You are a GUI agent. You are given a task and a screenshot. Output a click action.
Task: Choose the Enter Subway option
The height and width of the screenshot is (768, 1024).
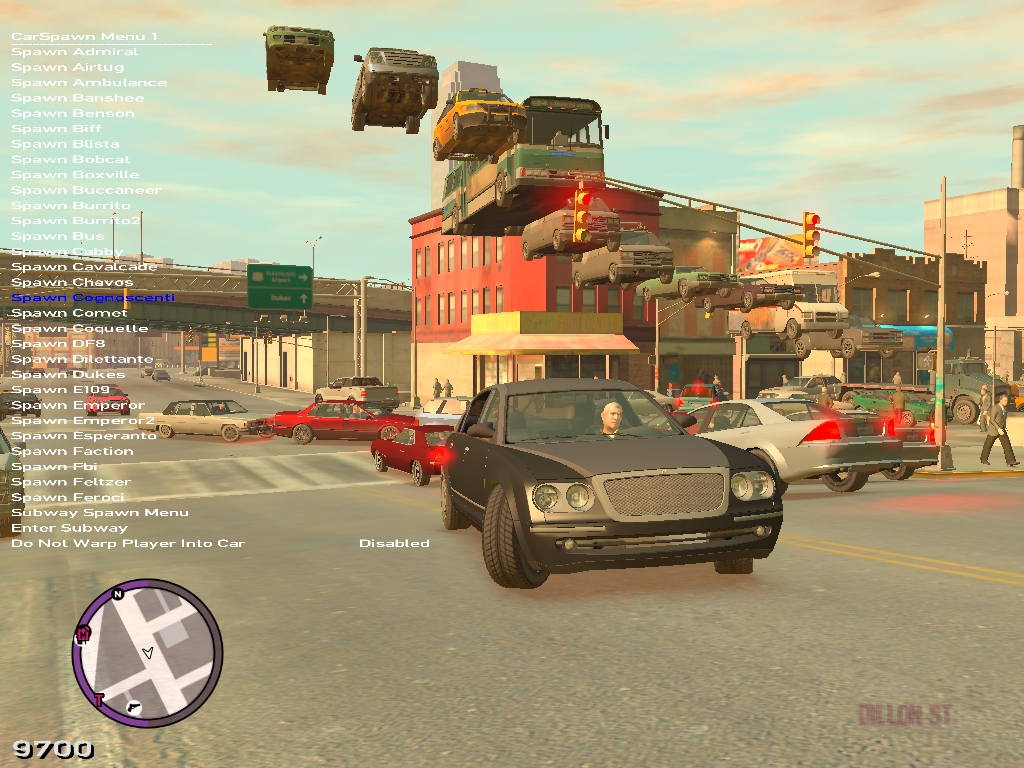point(69,528)
